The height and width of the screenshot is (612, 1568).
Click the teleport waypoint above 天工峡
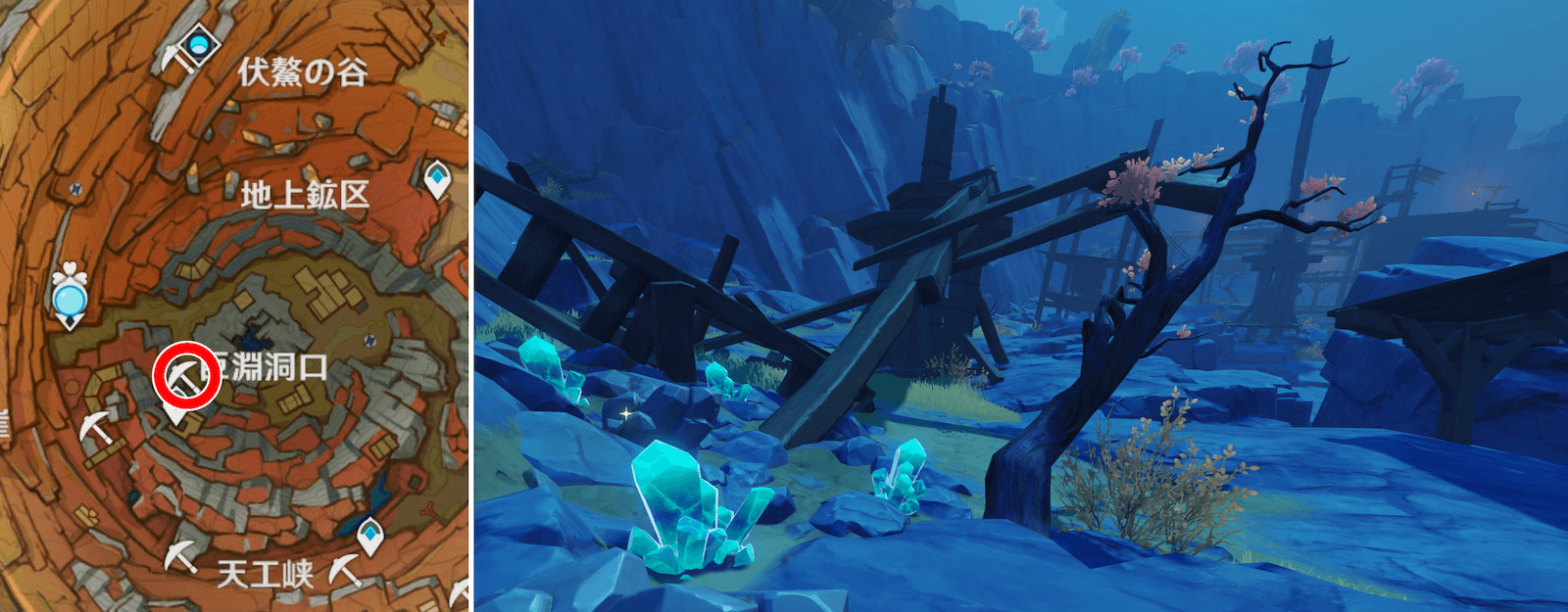369,535
